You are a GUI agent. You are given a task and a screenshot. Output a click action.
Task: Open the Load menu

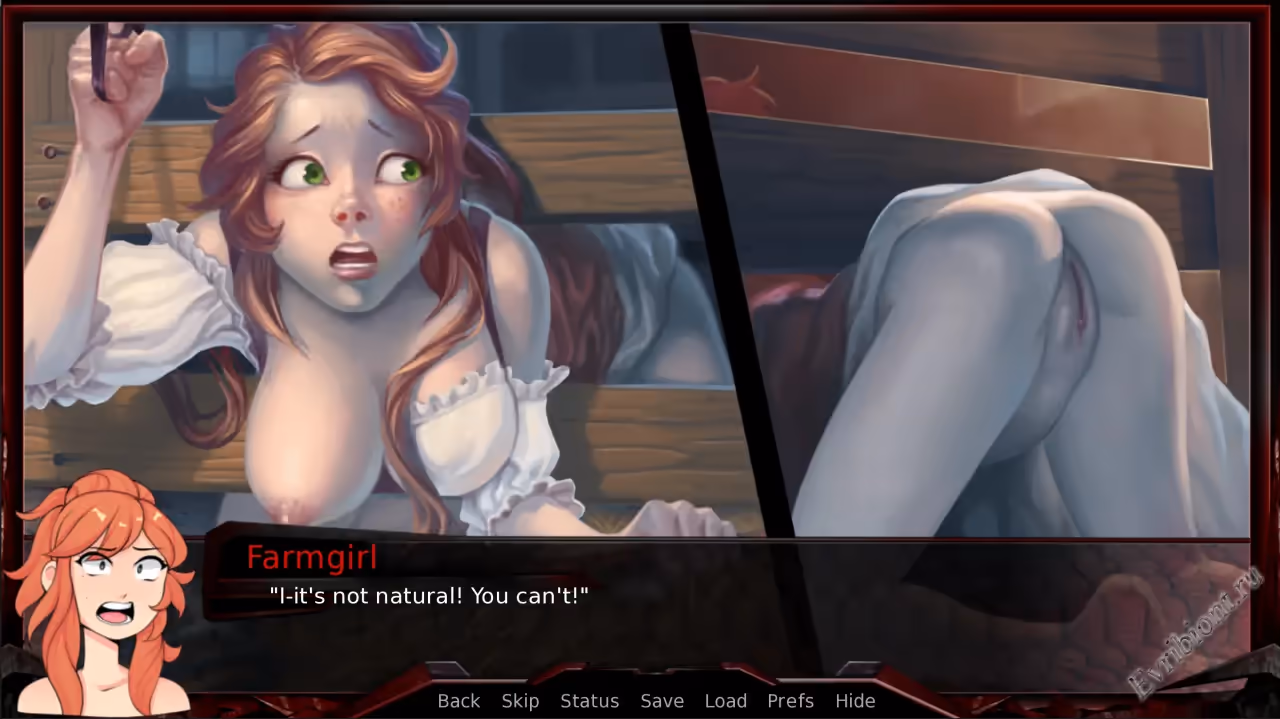click(x=725, y=701)
